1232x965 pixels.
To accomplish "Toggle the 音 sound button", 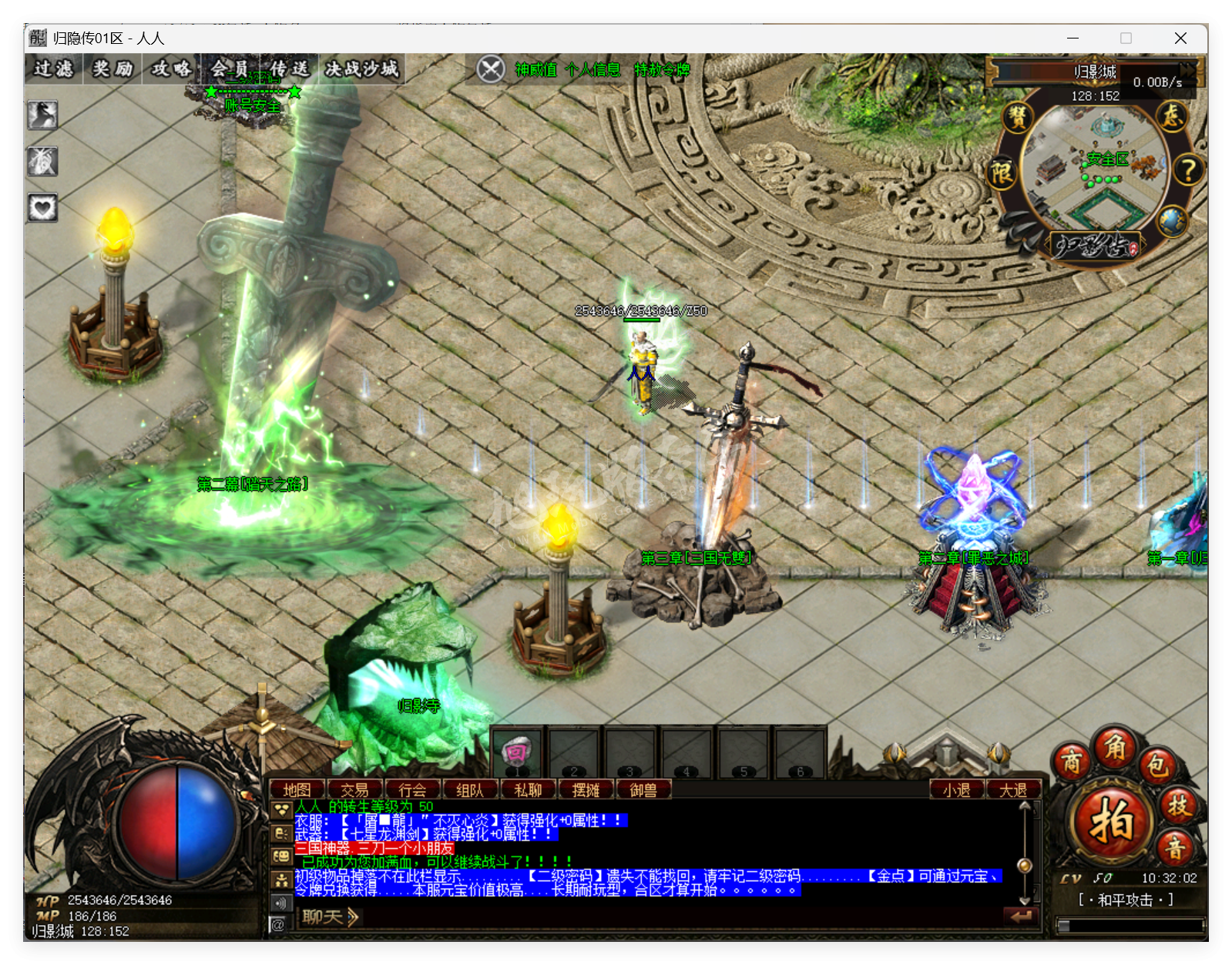I will 1174,849.
